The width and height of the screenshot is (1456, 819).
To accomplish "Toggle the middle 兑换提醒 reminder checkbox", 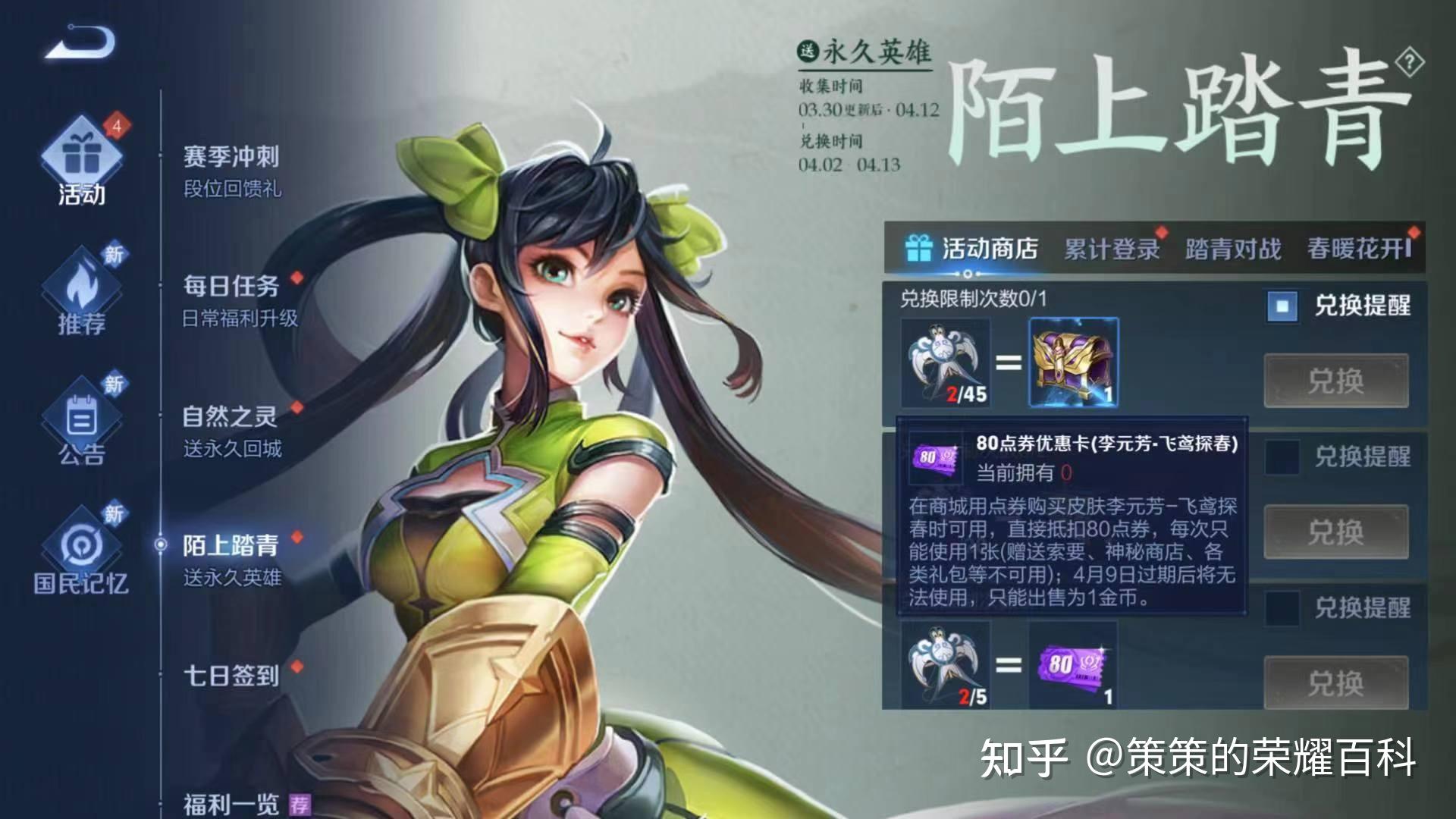I will 1282,456.
